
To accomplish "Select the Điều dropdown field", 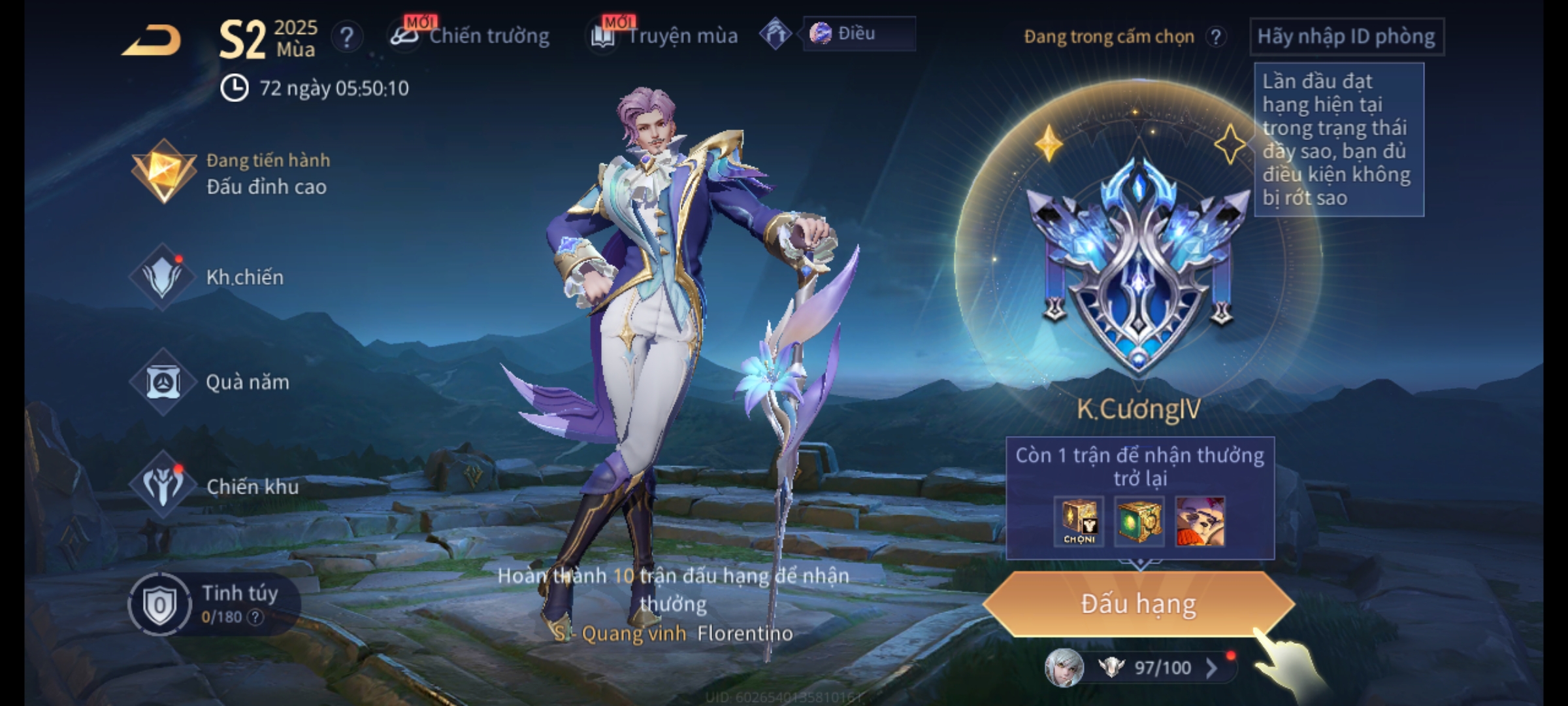I will 858,34.
